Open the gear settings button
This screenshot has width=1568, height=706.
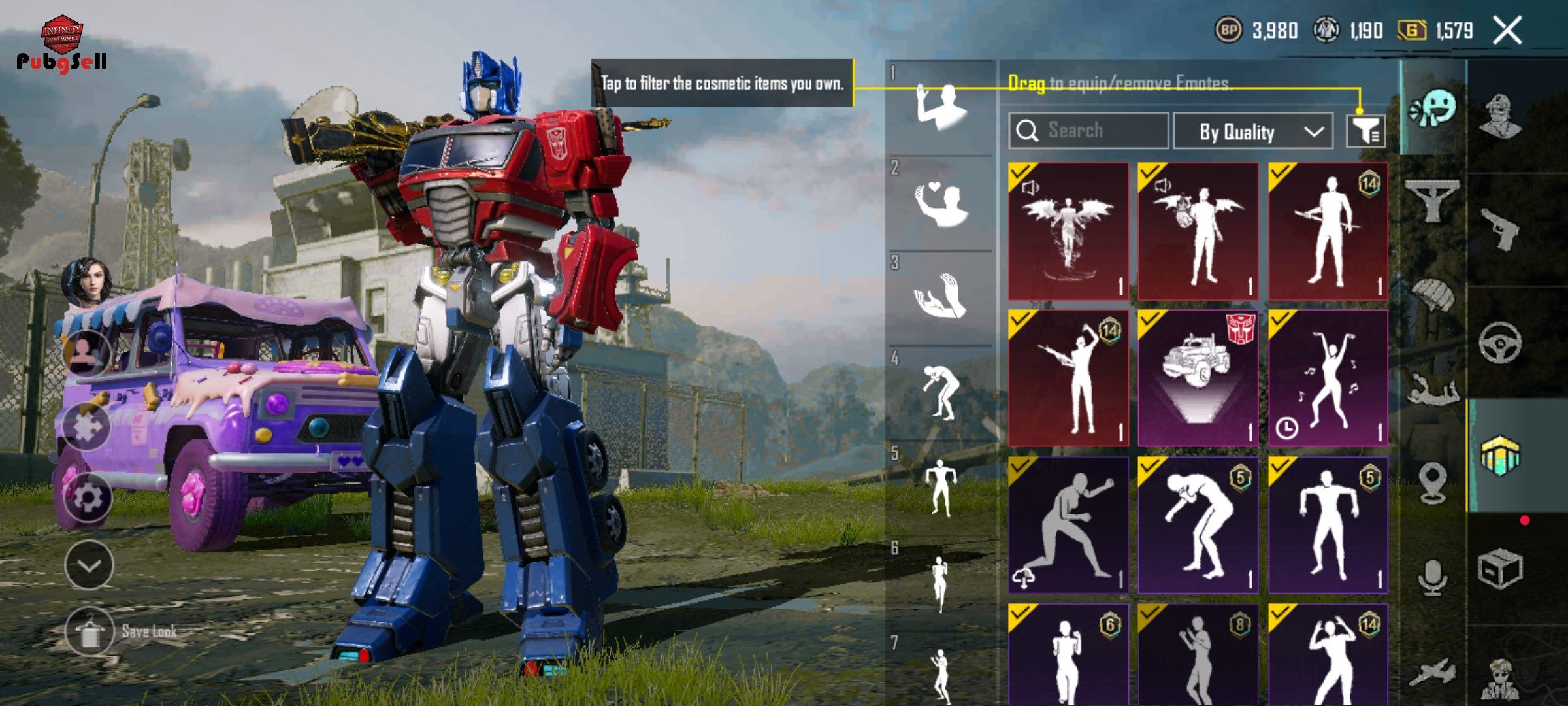88,498
